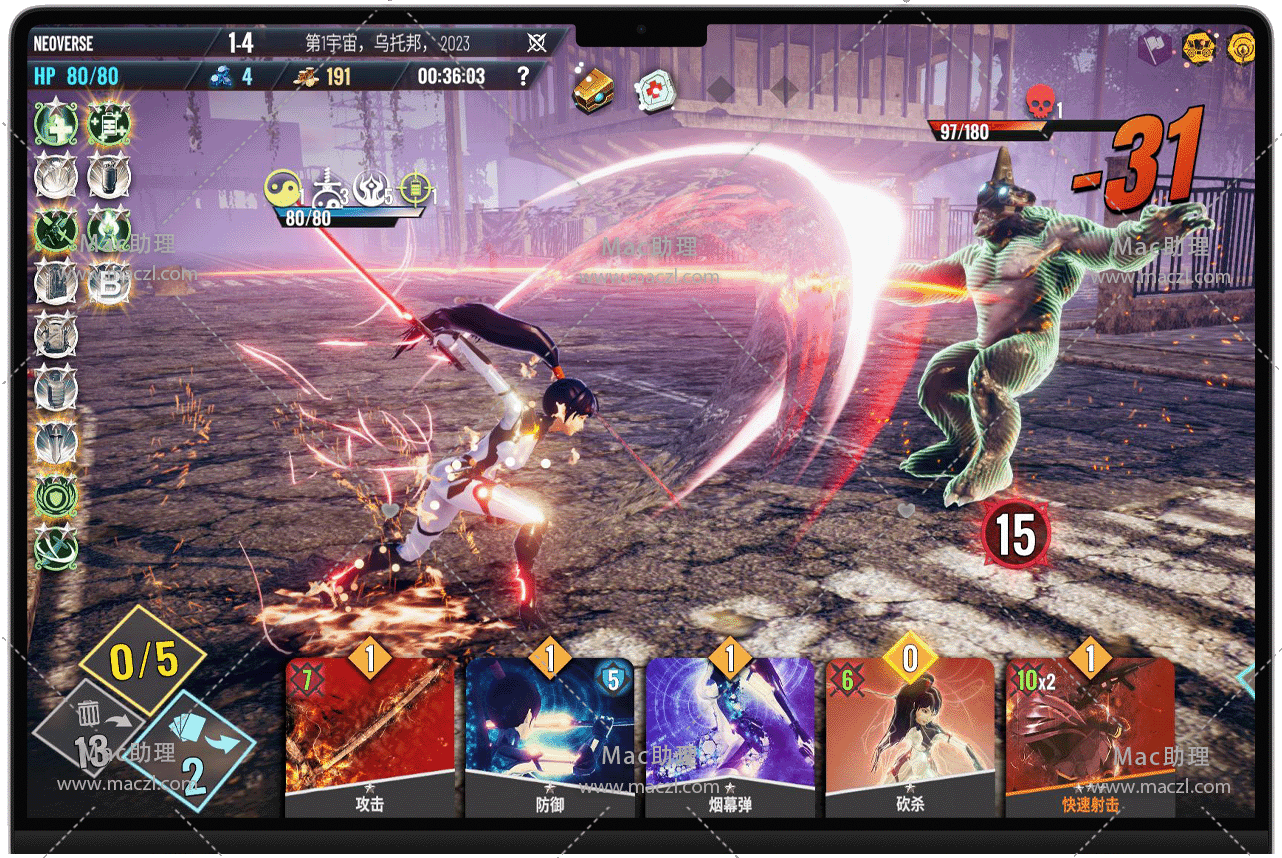The width and height of the screenshot is (1282, 858).
Task: Open the question mark help button
Action: click(x=522, y=76)
